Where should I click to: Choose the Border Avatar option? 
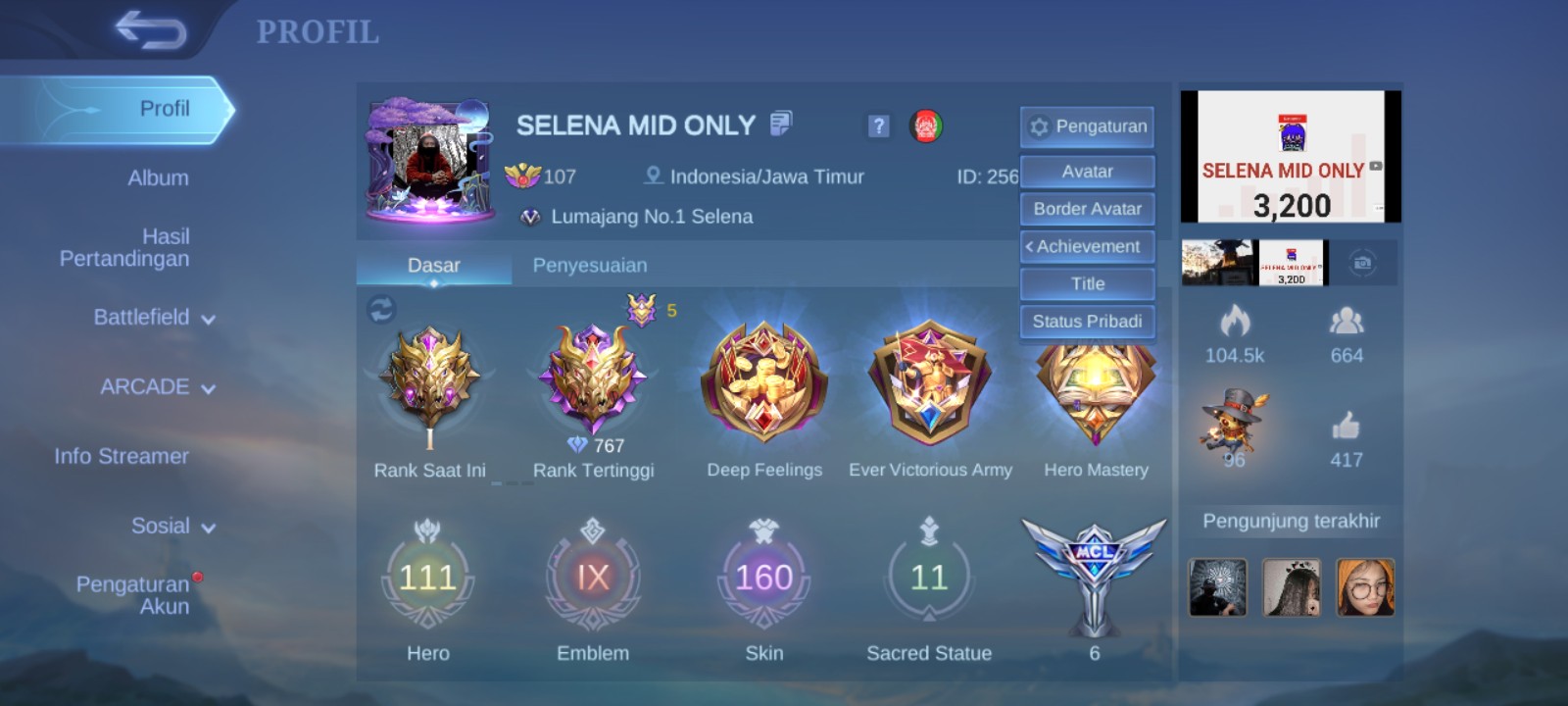click(1088, 209)
